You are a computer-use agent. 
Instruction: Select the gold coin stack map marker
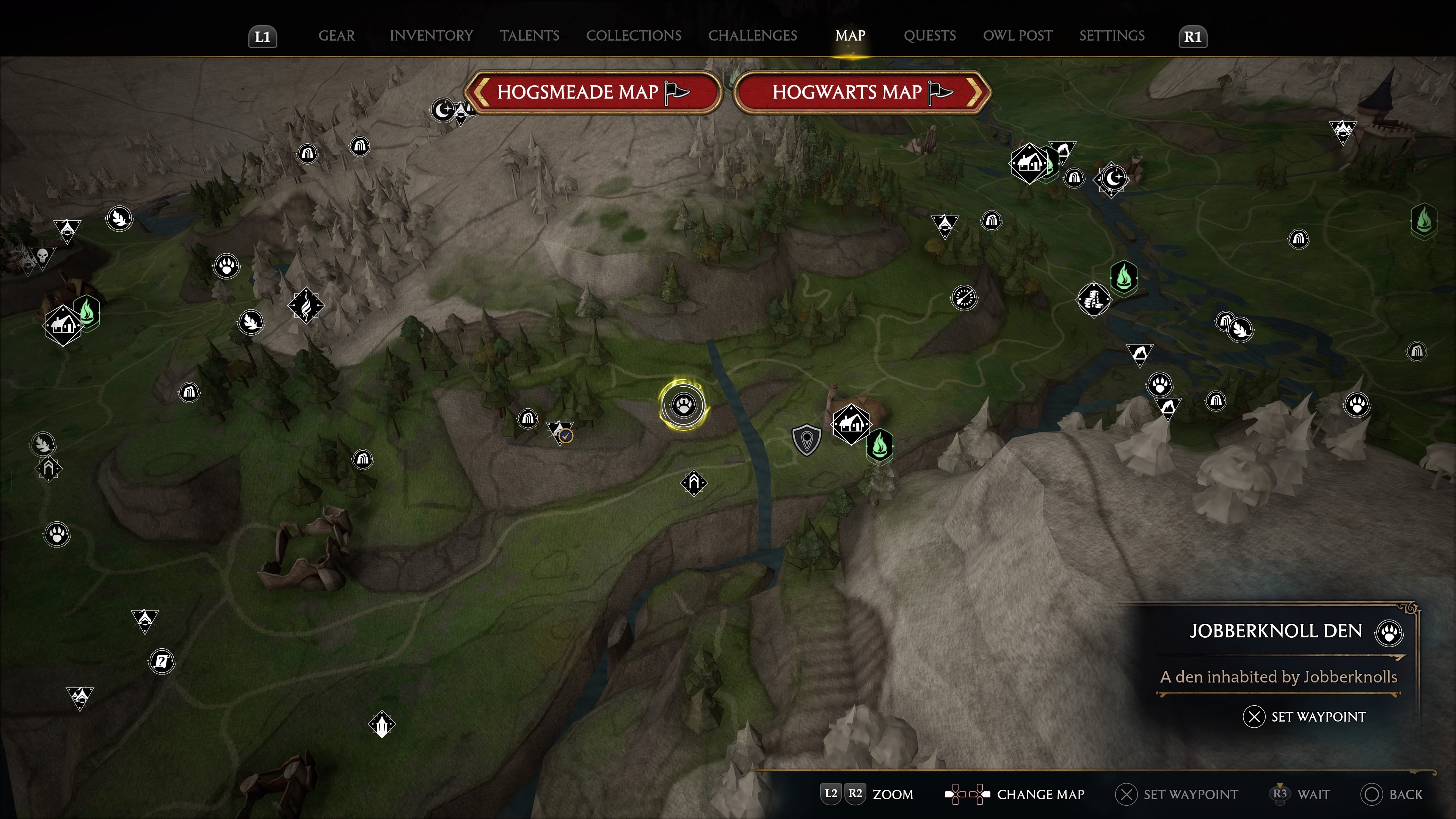pyautogui.click(x=1093, y=299)
